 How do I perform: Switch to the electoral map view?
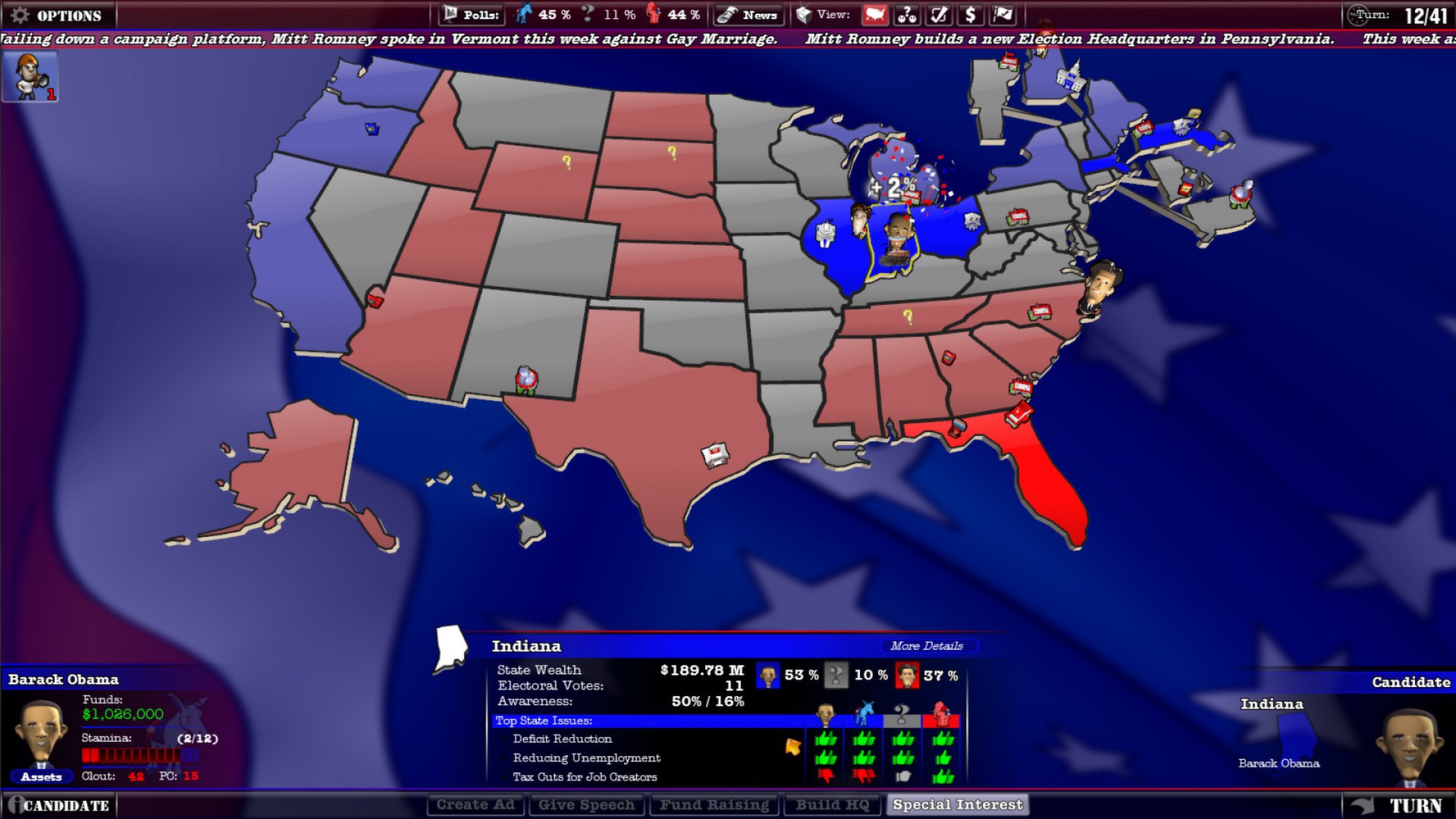click(x=874, y=14)
